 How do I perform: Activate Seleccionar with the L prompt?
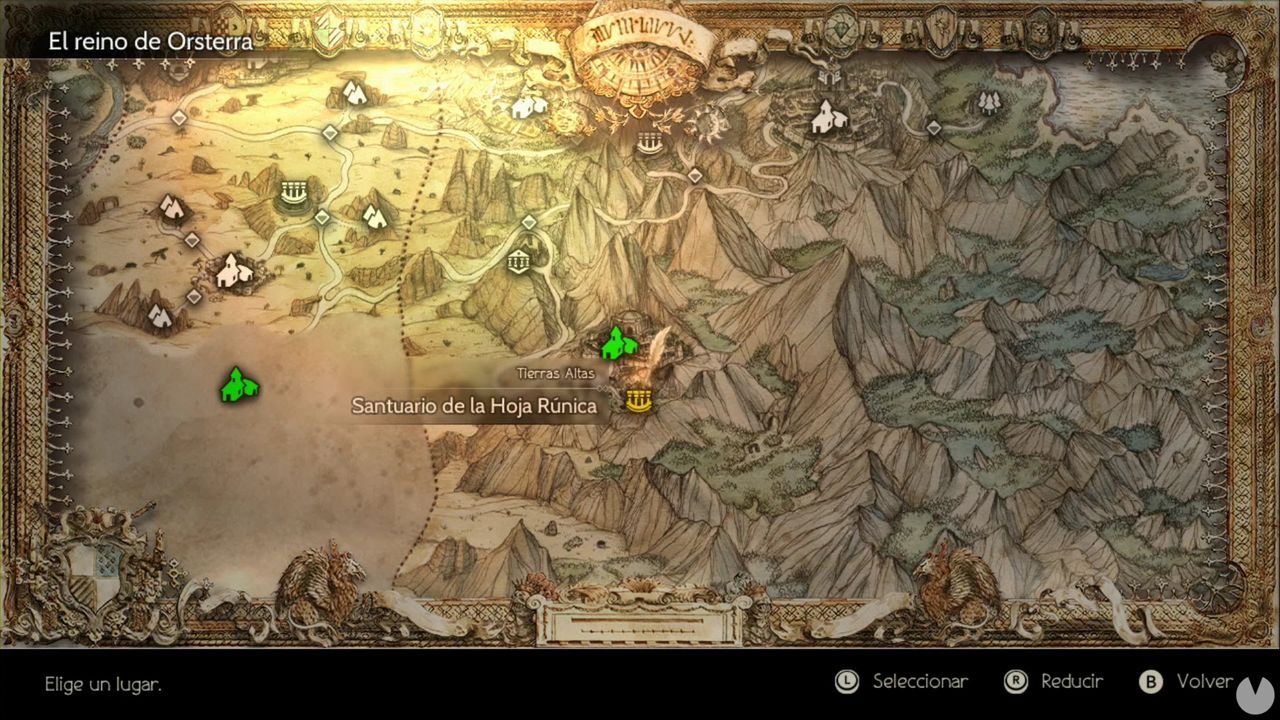pos(900,681)
